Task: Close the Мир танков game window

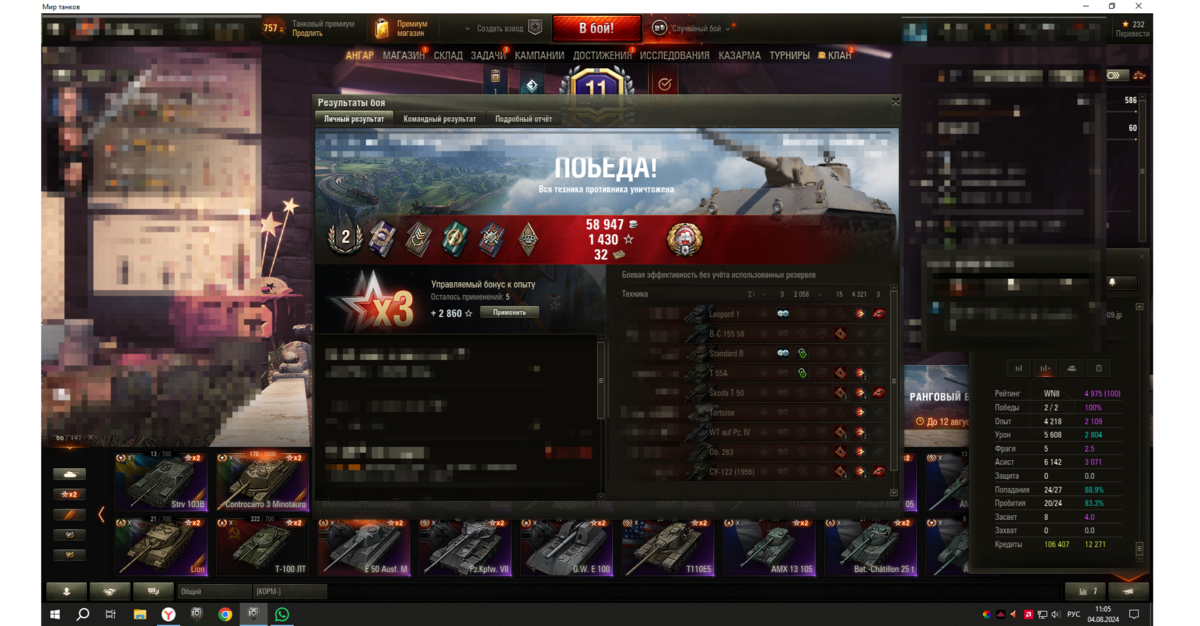Action: [x=1139, y=6]
